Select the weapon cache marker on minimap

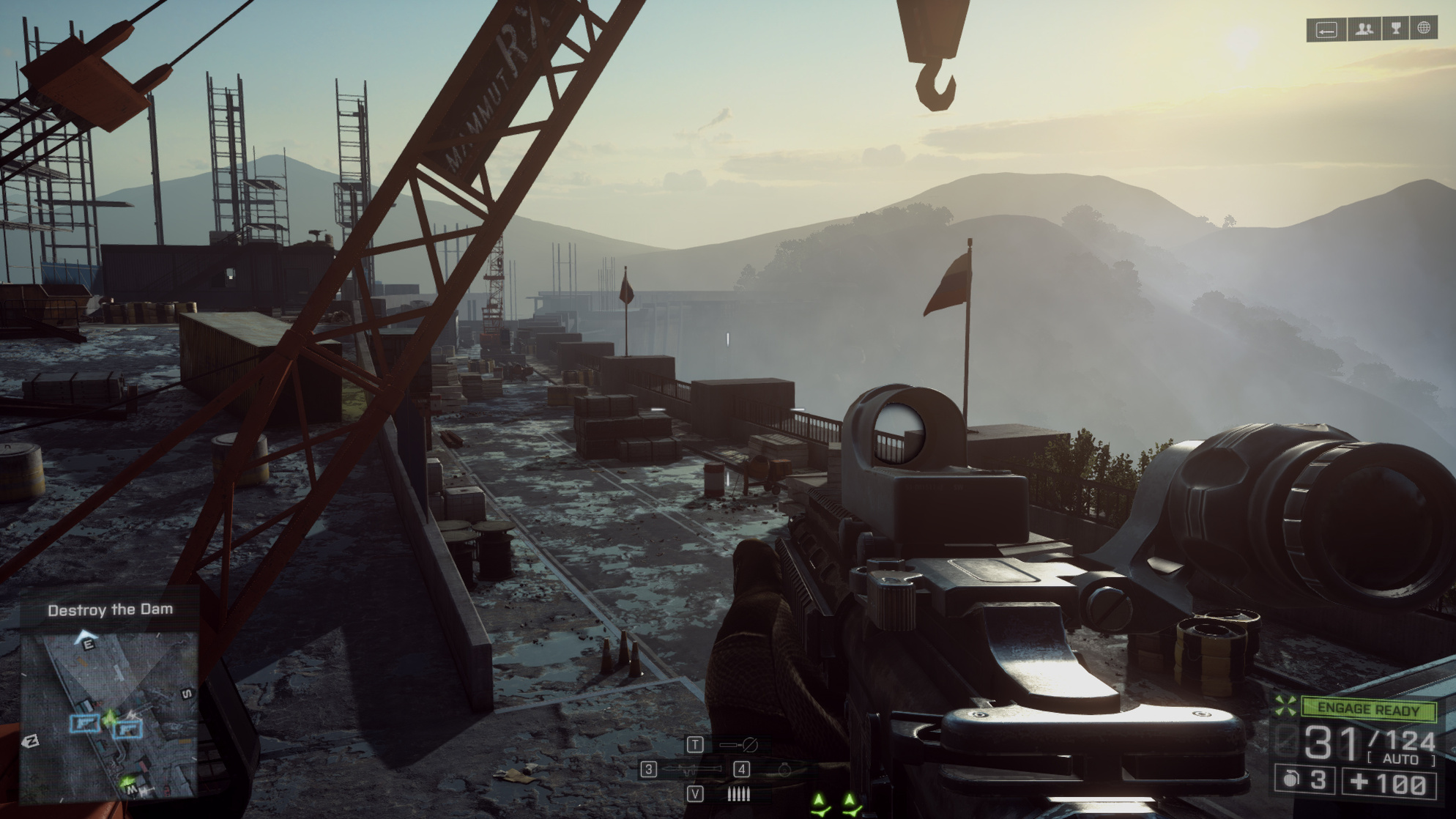coord(84,724)
